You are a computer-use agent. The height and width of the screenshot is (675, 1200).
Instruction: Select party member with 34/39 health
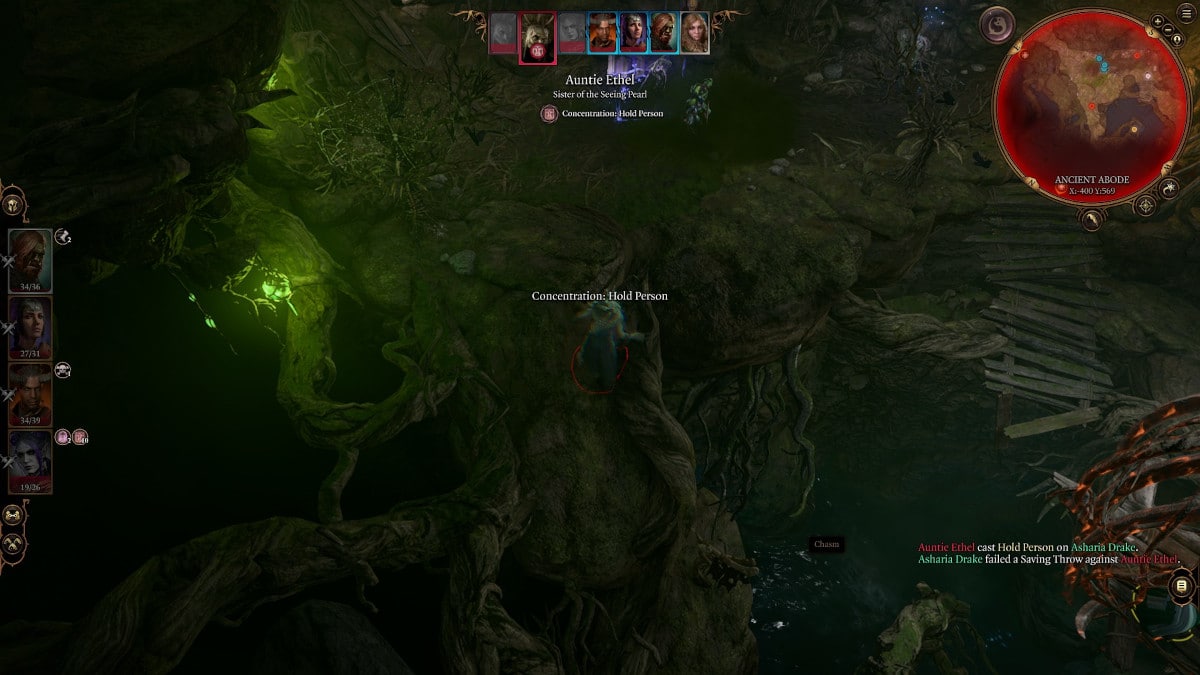tap(30, 394)
